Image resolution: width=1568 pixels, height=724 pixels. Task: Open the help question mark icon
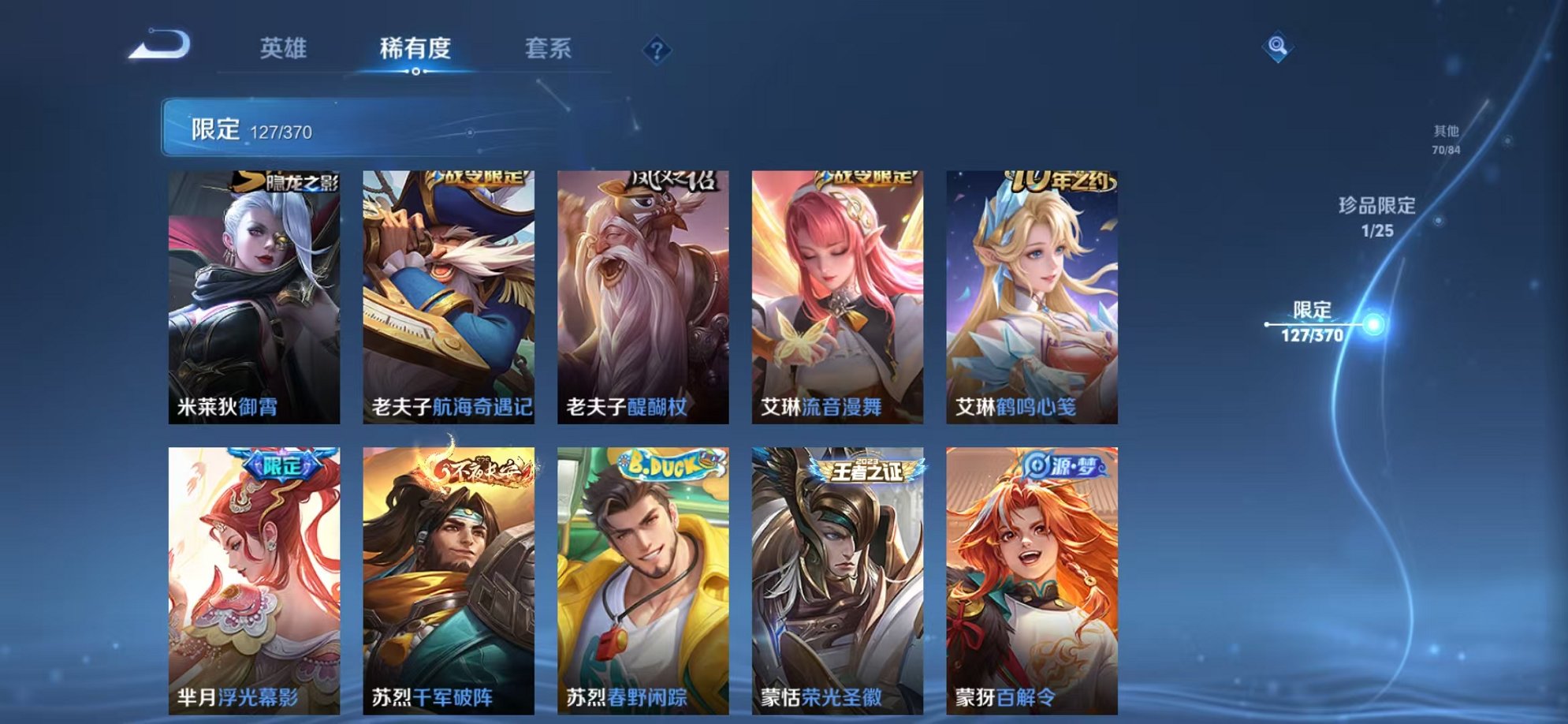click(x=657, y=50)
